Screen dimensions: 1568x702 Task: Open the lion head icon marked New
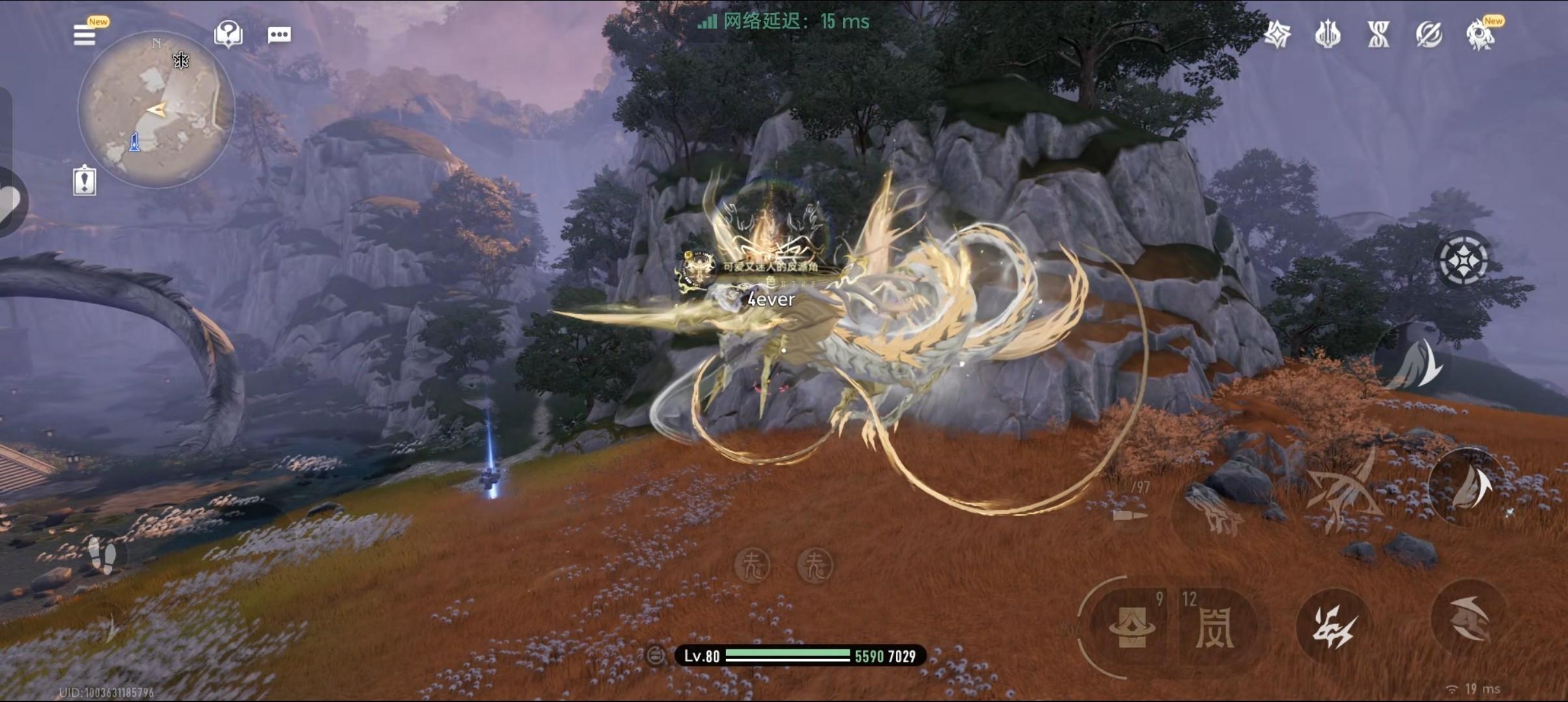click(x=1480, y=34)
